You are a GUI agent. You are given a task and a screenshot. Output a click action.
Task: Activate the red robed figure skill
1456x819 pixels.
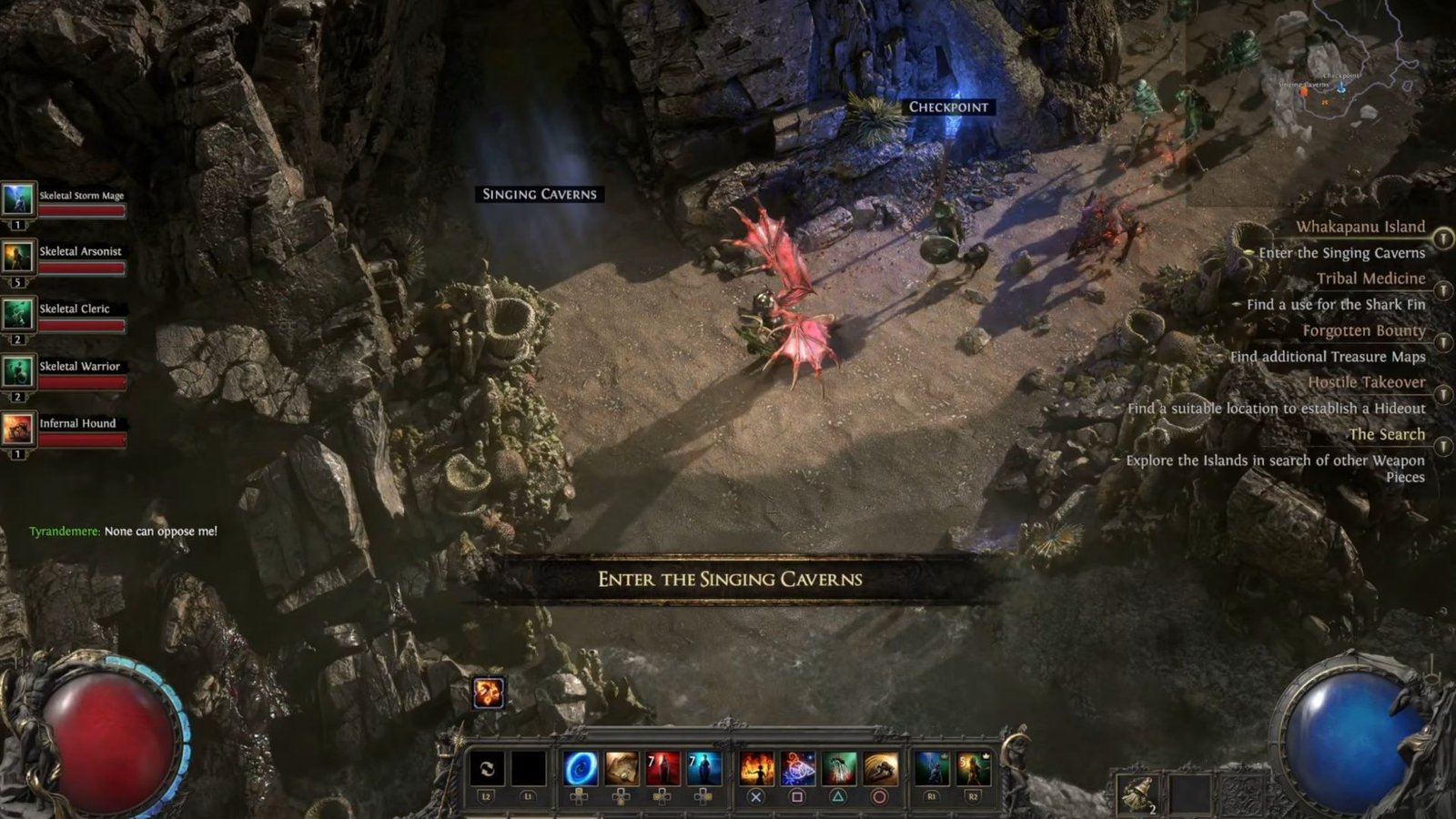[662, 769]
